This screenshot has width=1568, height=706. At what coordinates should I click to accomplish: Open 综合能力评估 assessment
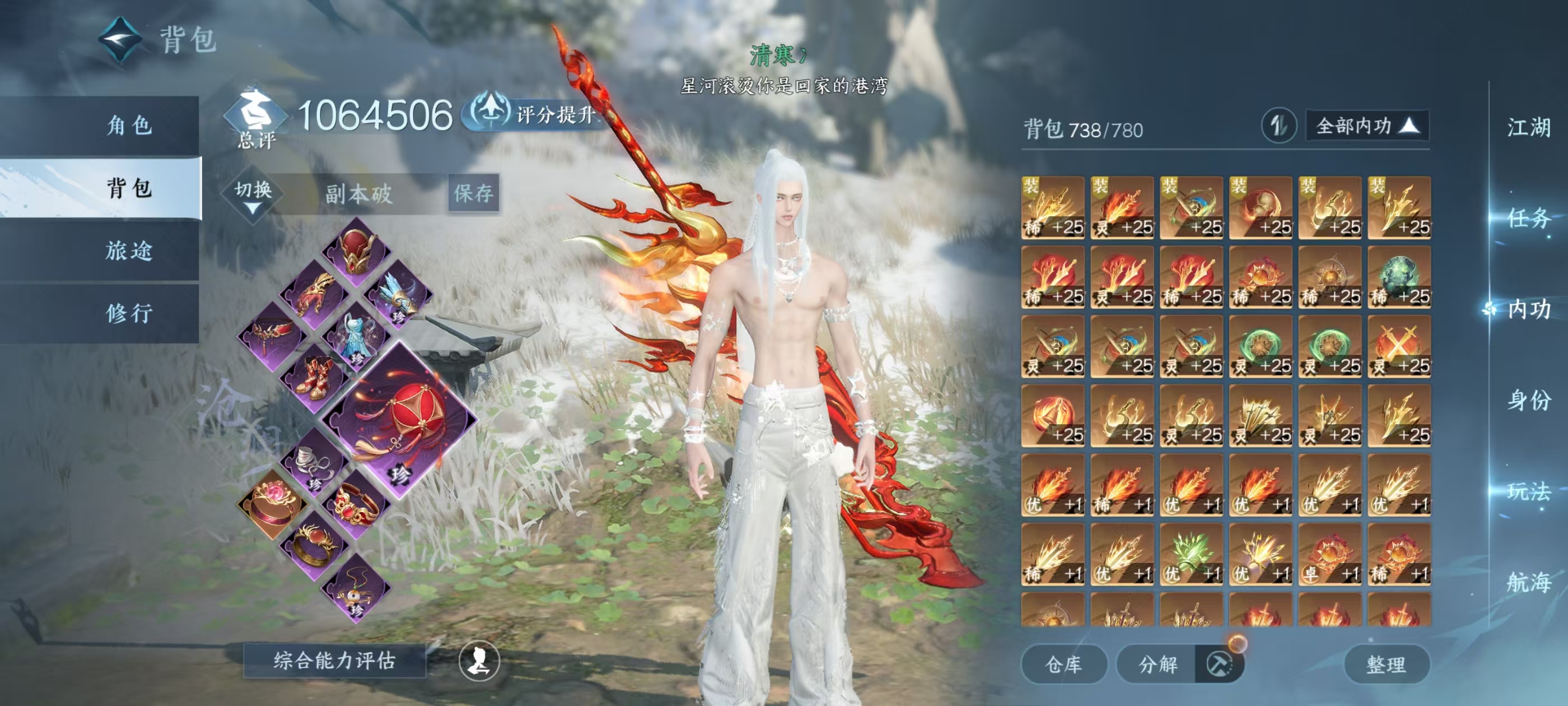(x=334, y=660)
